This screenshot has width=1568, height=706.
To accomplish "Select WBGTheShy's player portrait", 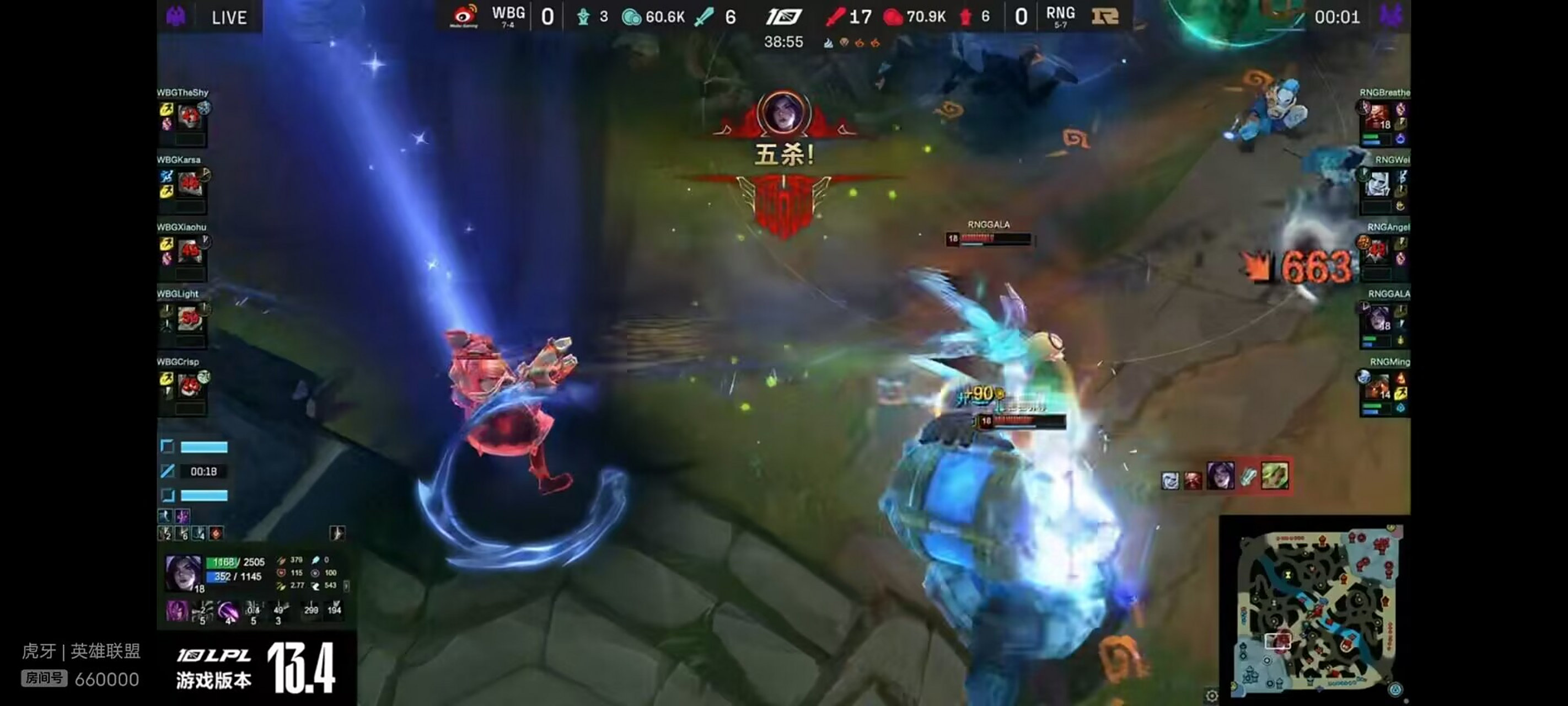I will [x=189, y=115].
